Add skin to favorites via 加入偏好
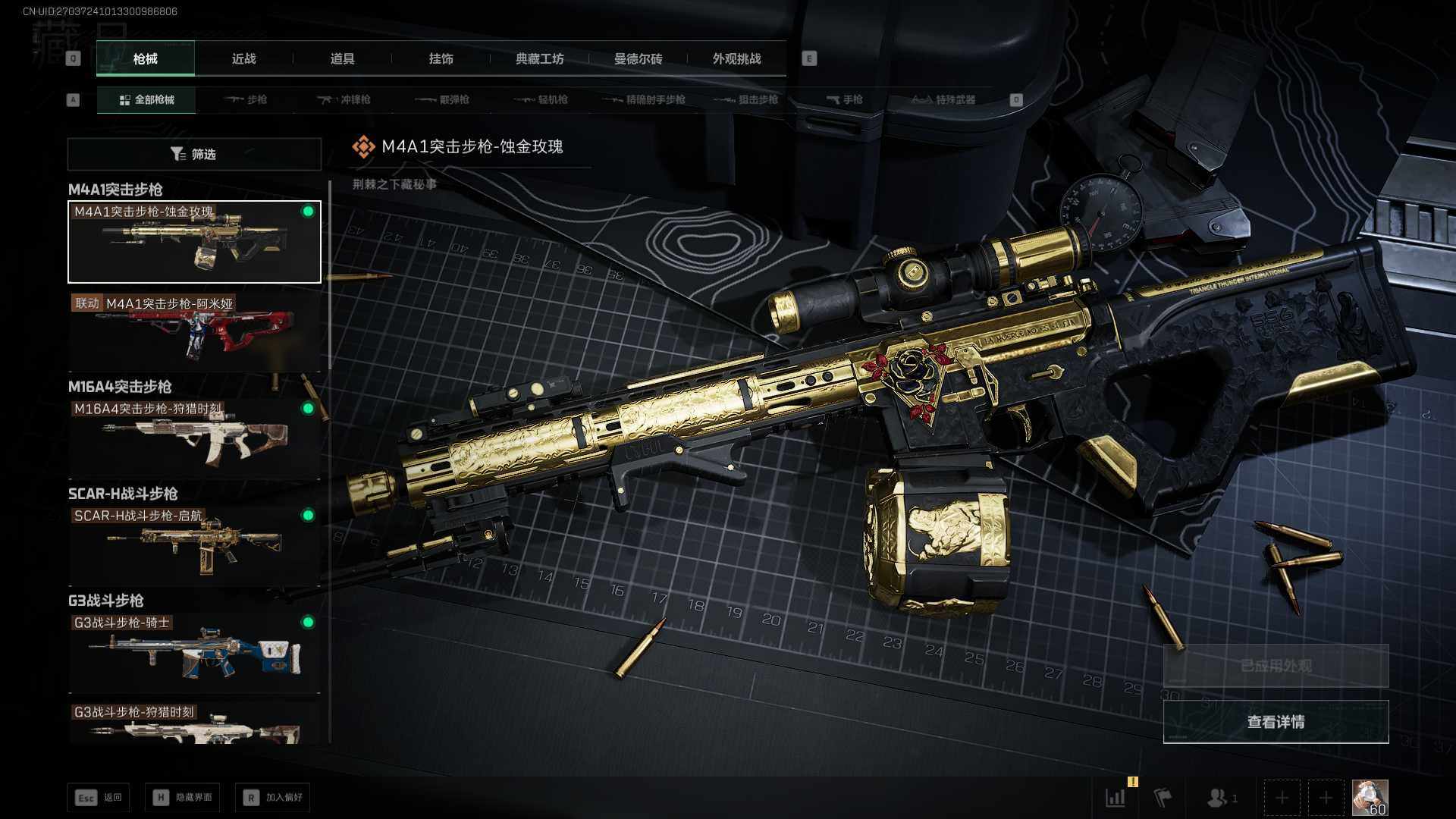Image resolution: width=1456 pixels, height=819 pixels. [x=273, y=797]
